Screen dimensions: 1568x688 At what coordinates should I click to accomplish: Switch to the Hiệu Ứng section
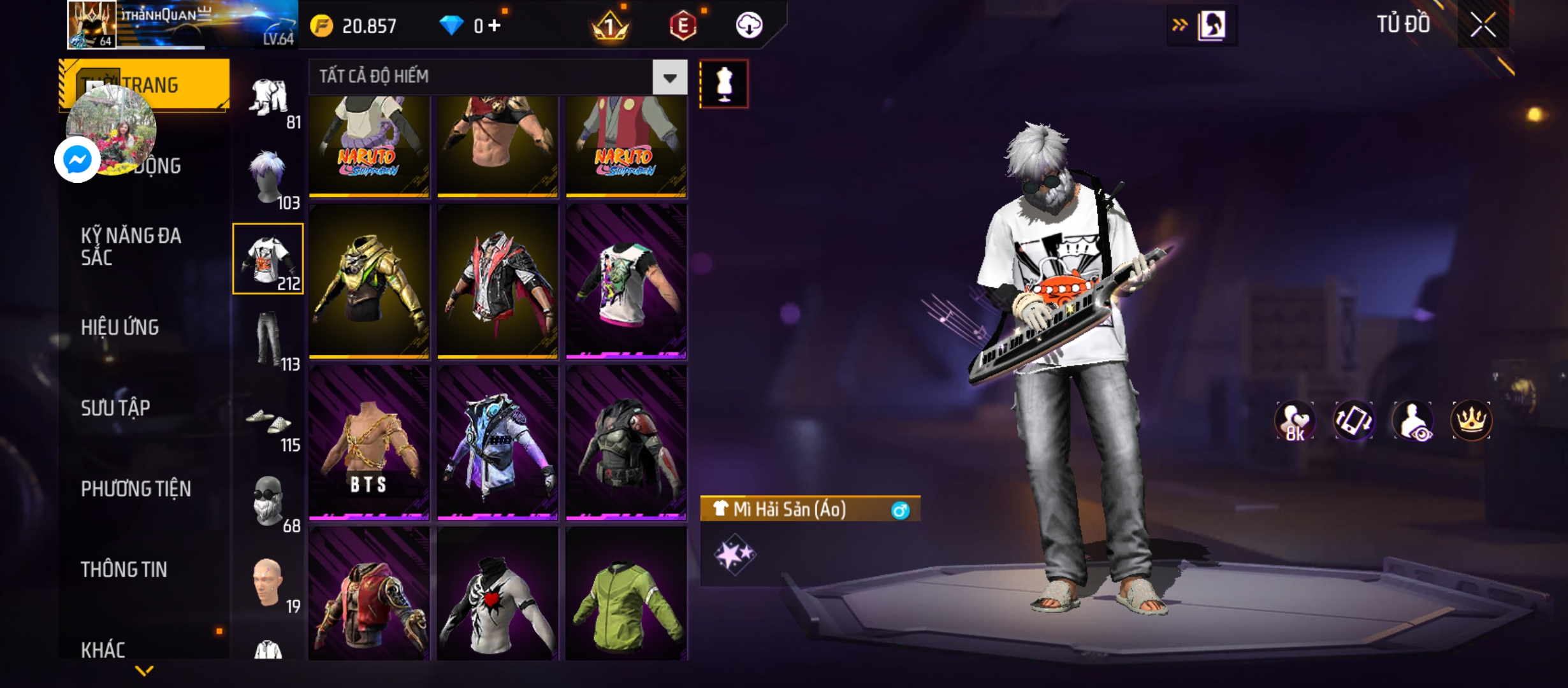[x=120, y=327]
